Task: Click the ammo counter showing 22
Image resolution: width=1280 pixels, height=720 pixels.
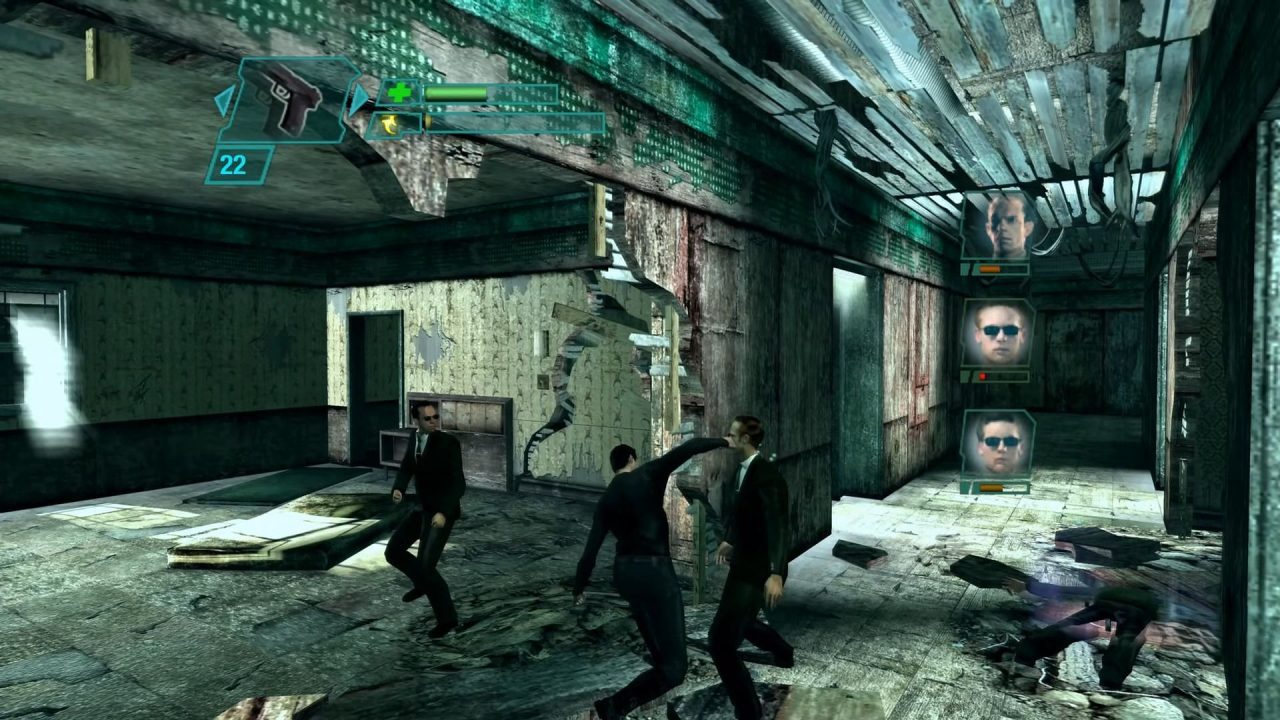Action: pyautogui.click(x=233, y=162)
